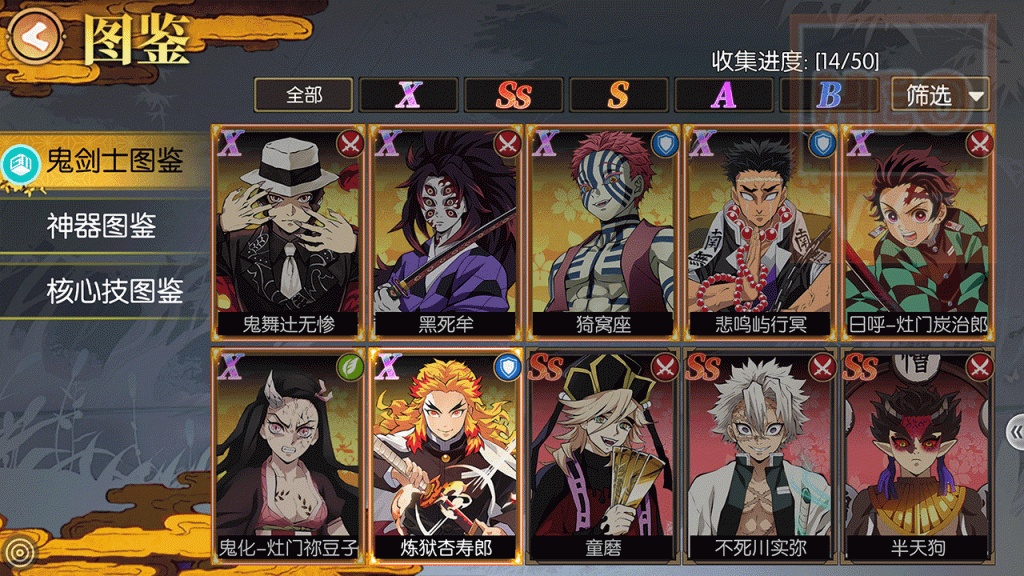The width and height of the screenshot is (1024, 576).
Task: Open the 悲鸣屿行冥 card
Action: pyautogui.click(x=760, y=232)
